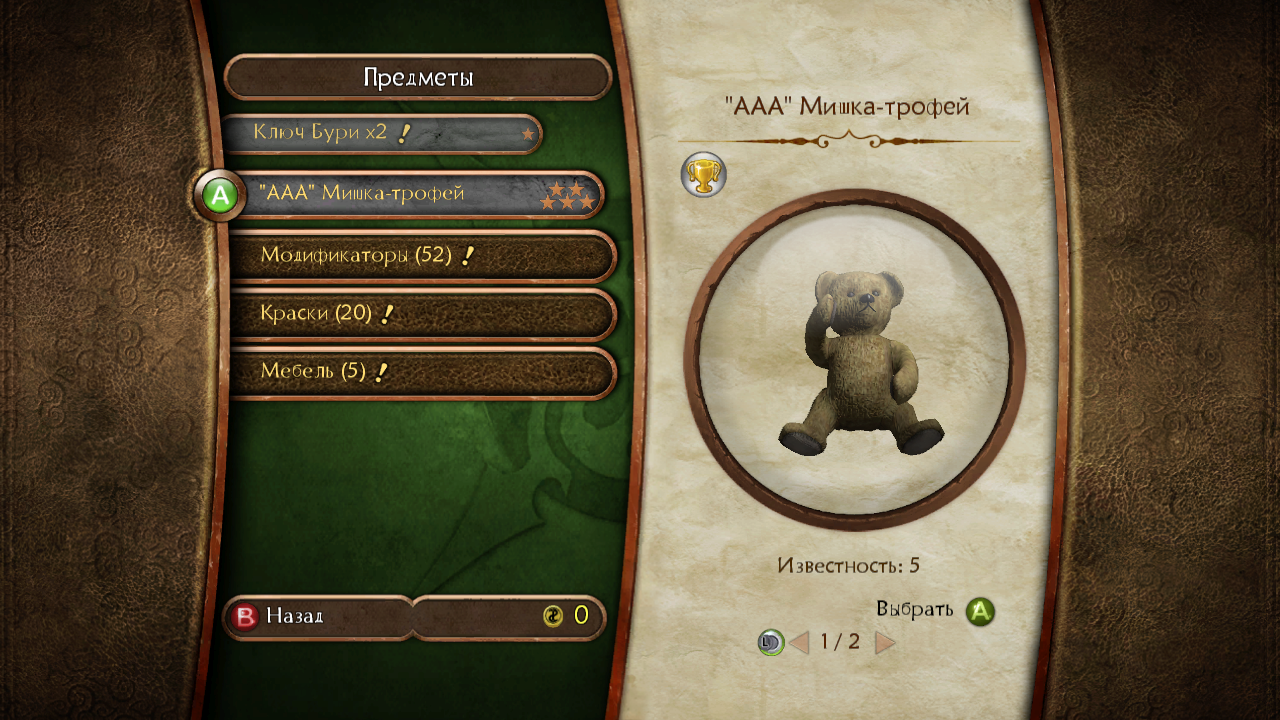Click the gold trophy cup icon
Viewport: 1280px width, 720px height.
(x=704, y=175)
